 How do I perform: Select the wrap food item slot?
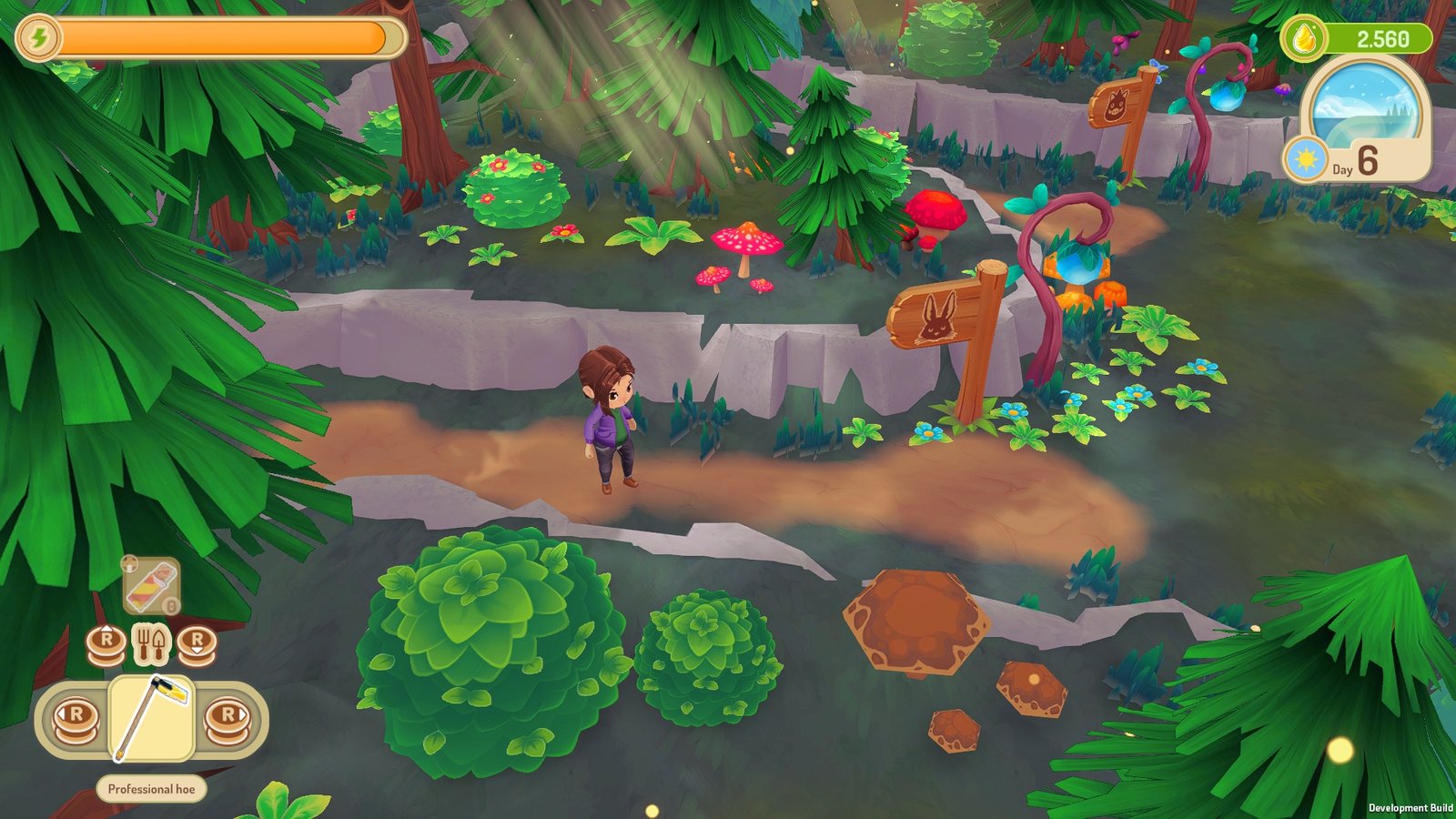click(151, 585)
